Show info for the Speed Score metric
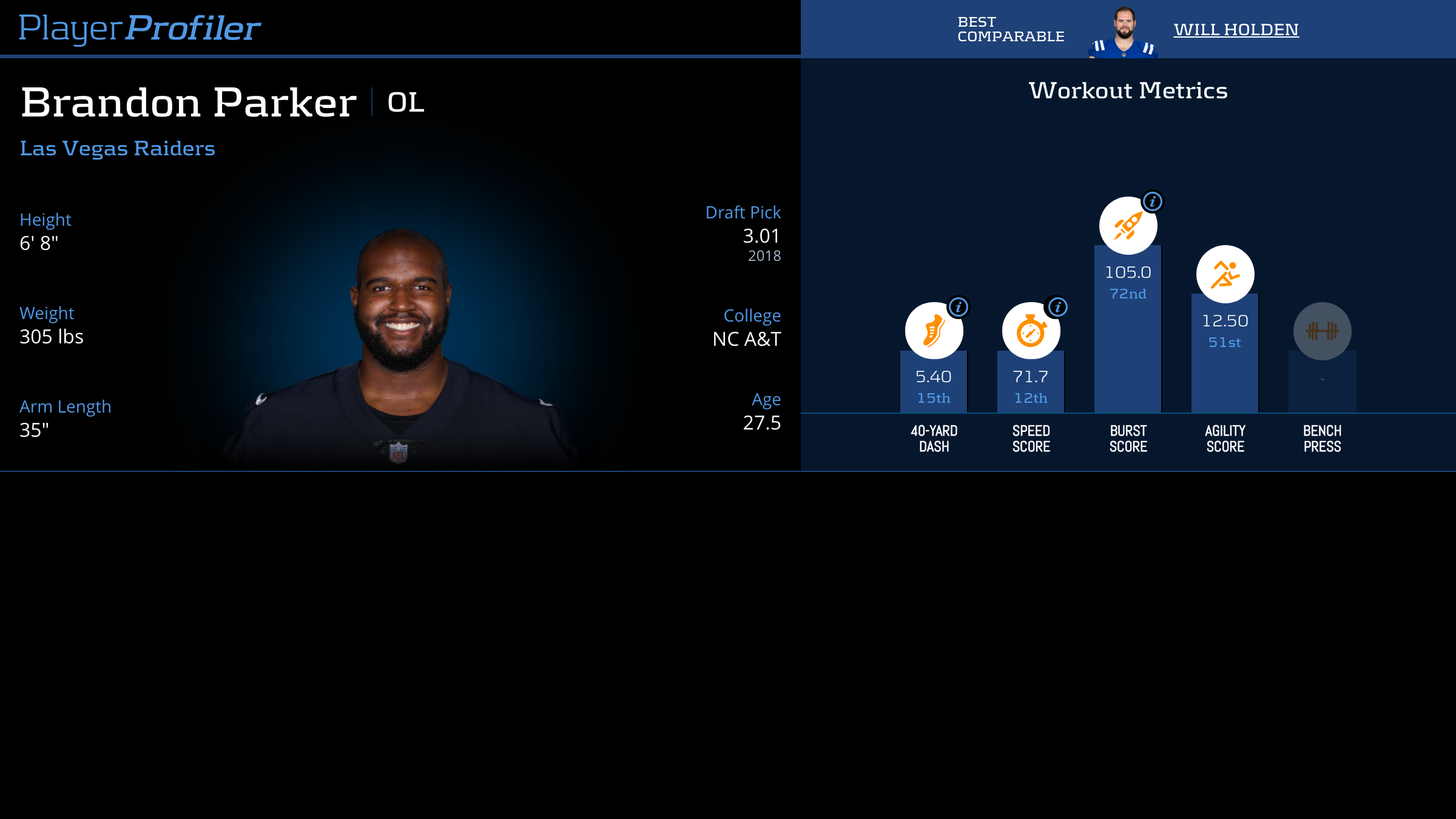Viewport: 1456px width, 819px height. pos(1057,307)
